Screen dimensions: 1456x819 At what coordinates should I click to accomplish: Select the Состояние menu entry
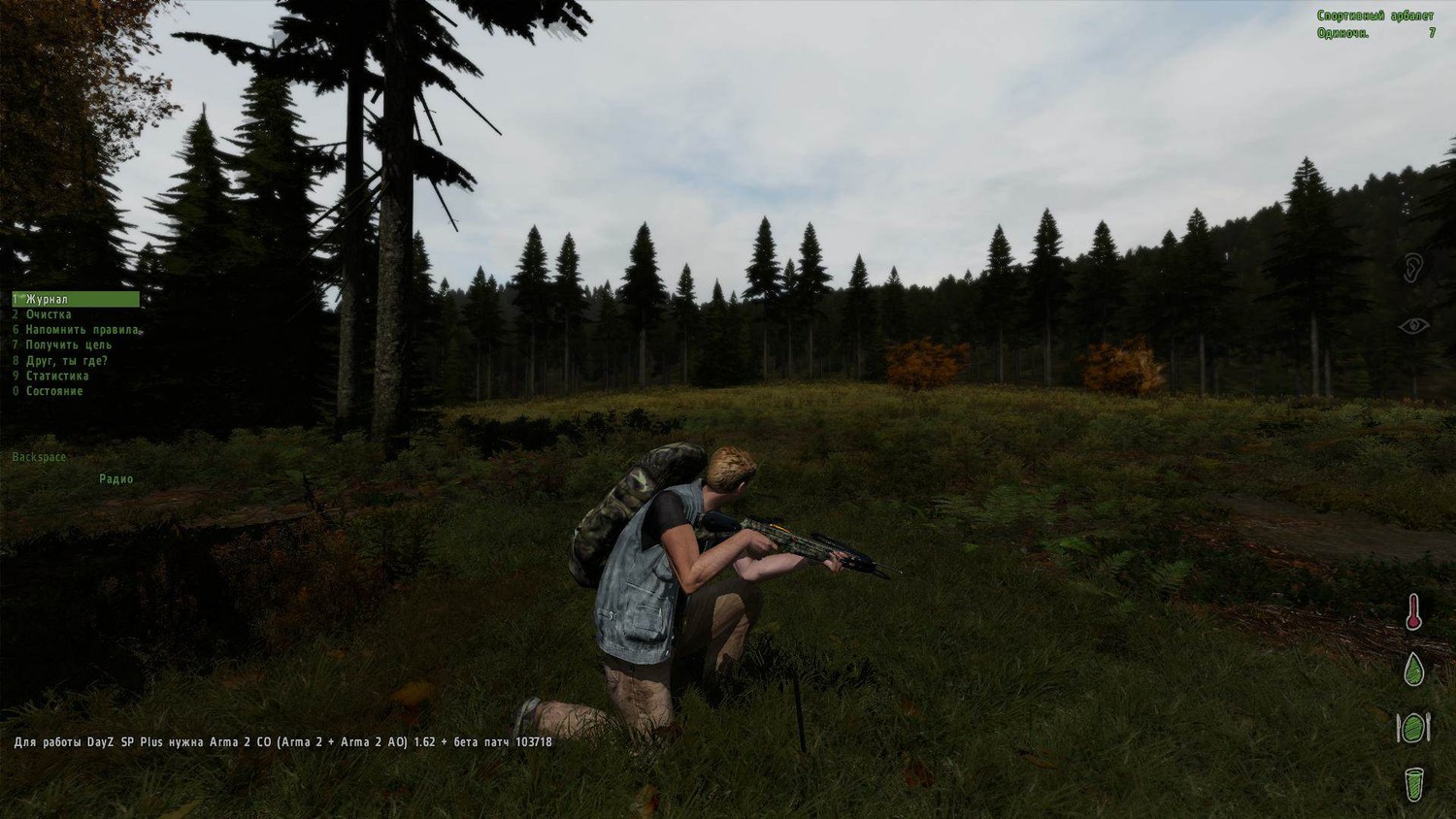pyautogui.click(x=54, y=392)
